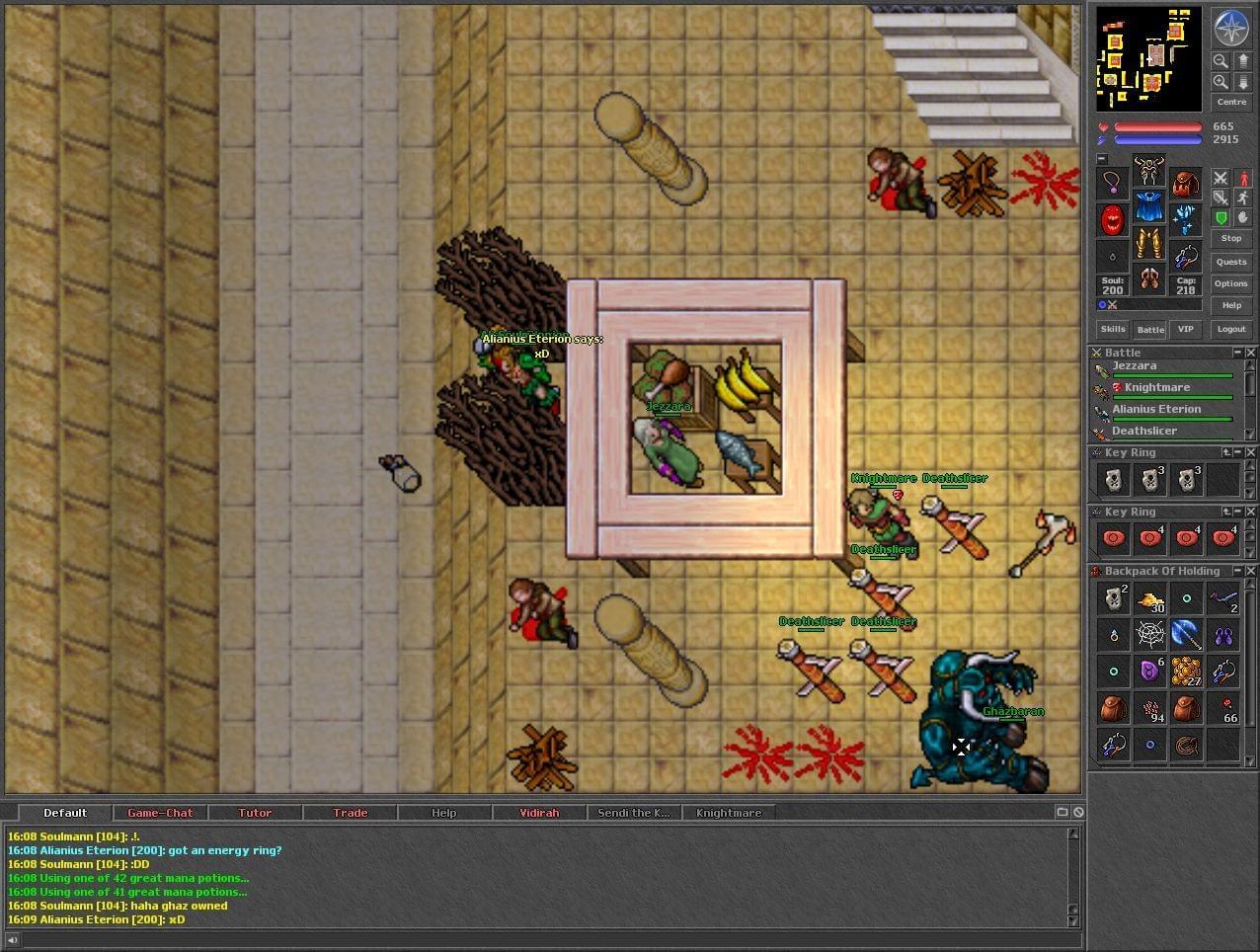Toggle the VIP list window
This screenshot has height=952, width=1260.
coord(1185,329)
